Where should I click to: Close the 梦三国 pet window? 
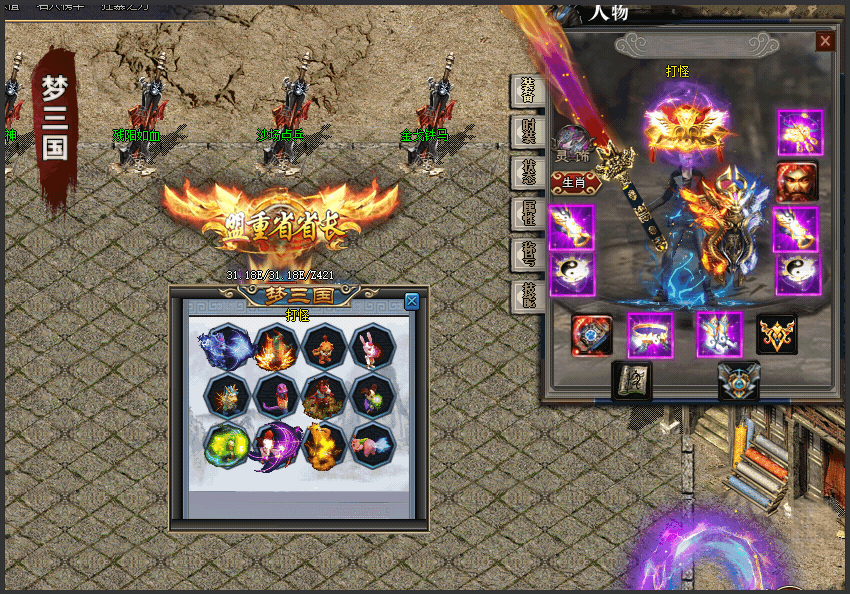point(412,301)
